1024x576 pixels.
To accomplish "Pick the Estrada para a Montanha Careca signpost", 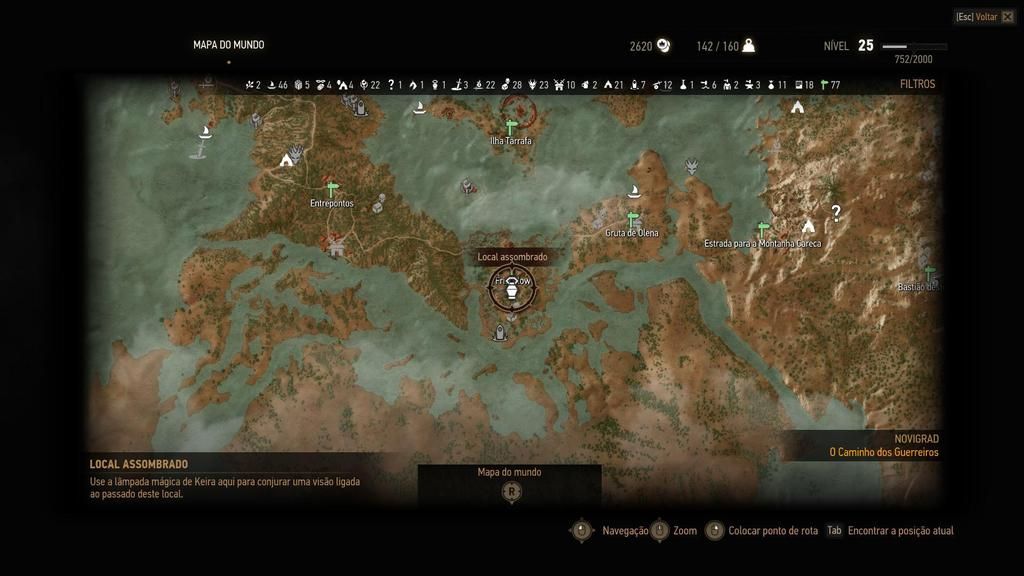I will 763,230.
